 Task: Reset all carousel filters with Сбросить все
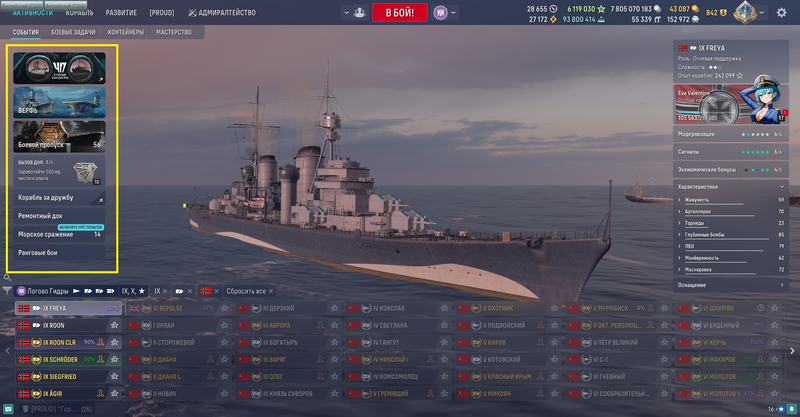245,290
